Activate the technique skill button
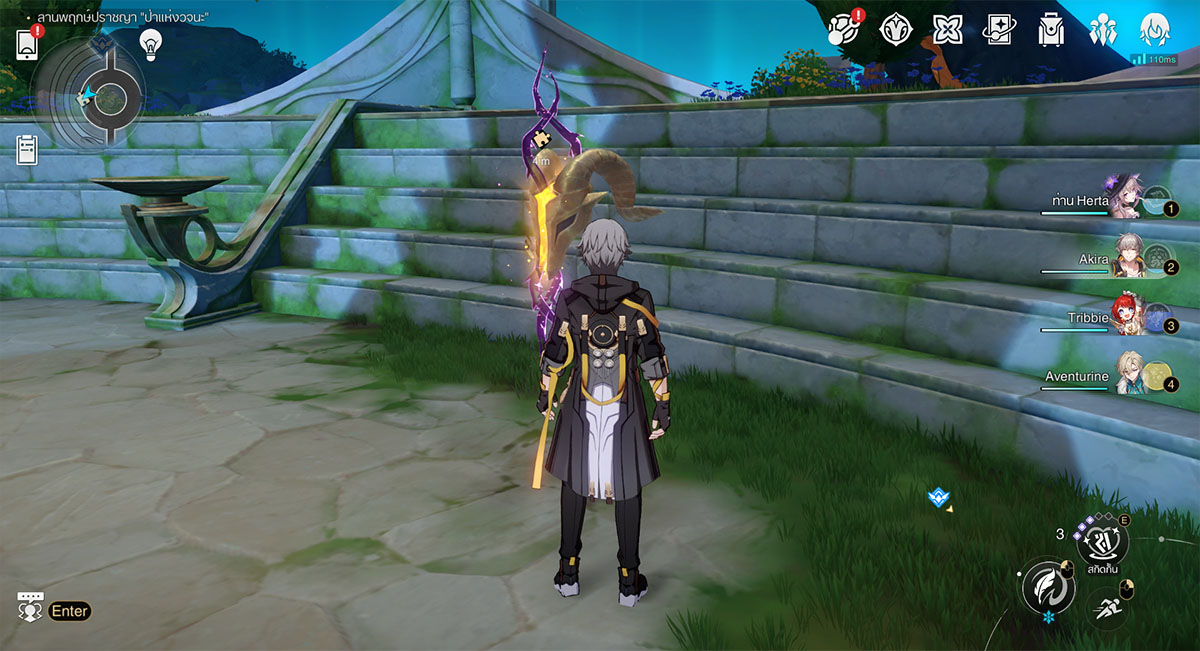Image resolution: width=1200 pixels, height=651 pixels. tap(1102, 540)
